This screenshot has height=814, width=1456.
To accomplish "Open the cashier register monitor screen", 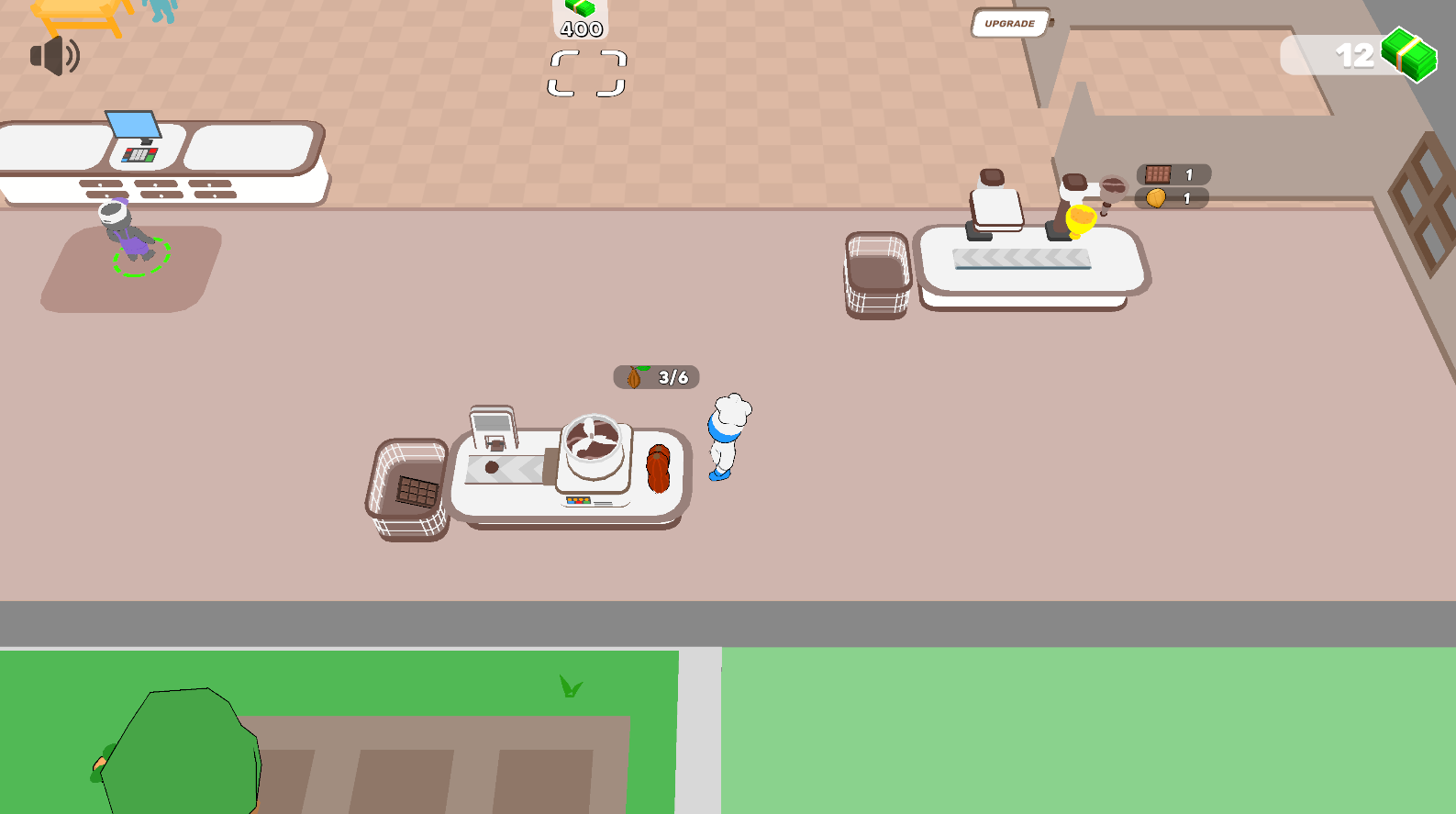I will (x=131, y=124).
